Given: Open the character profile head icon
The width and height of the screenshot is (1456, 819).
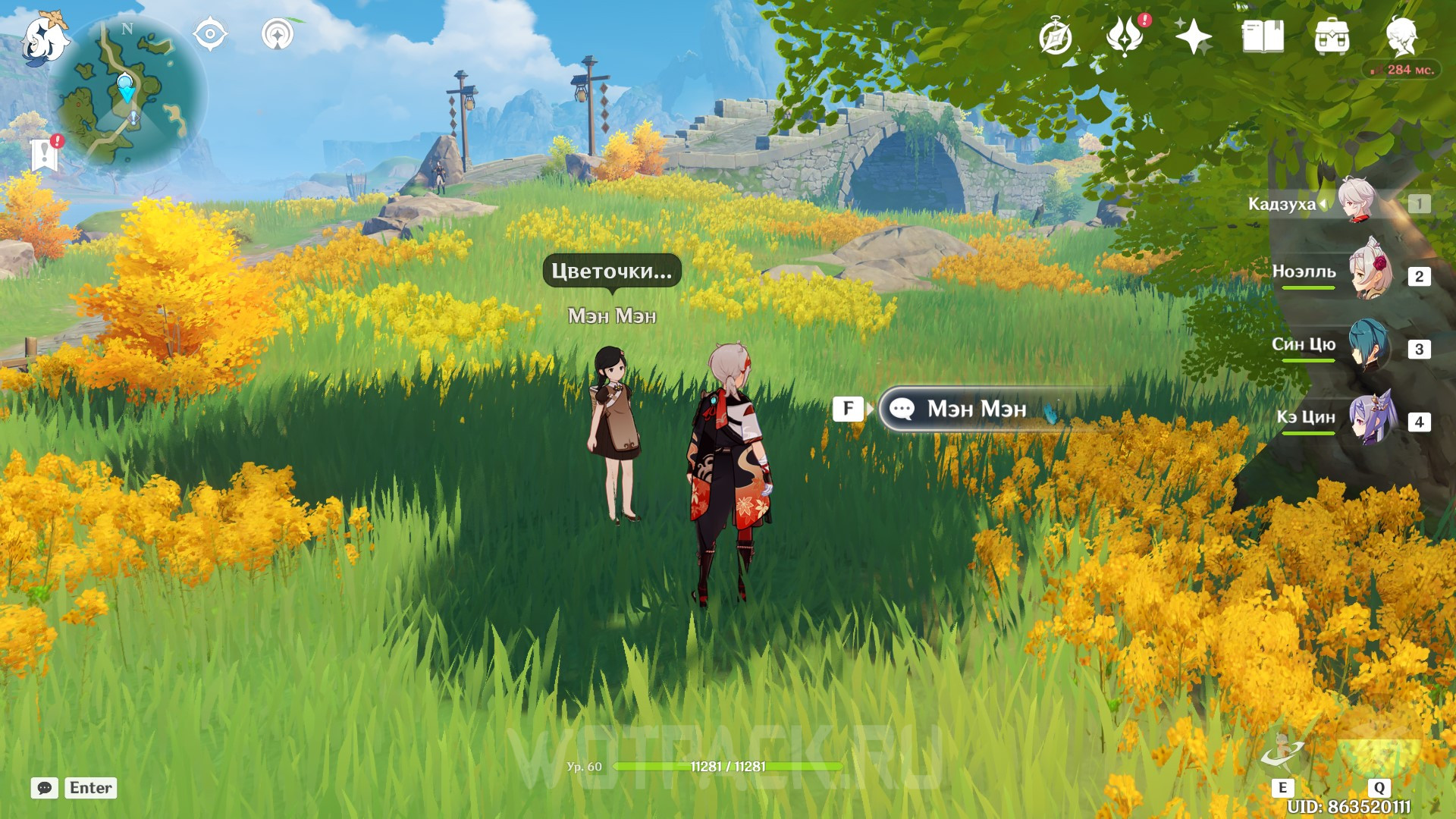Looking at the screenshot, I should [x=1401, y=36].
